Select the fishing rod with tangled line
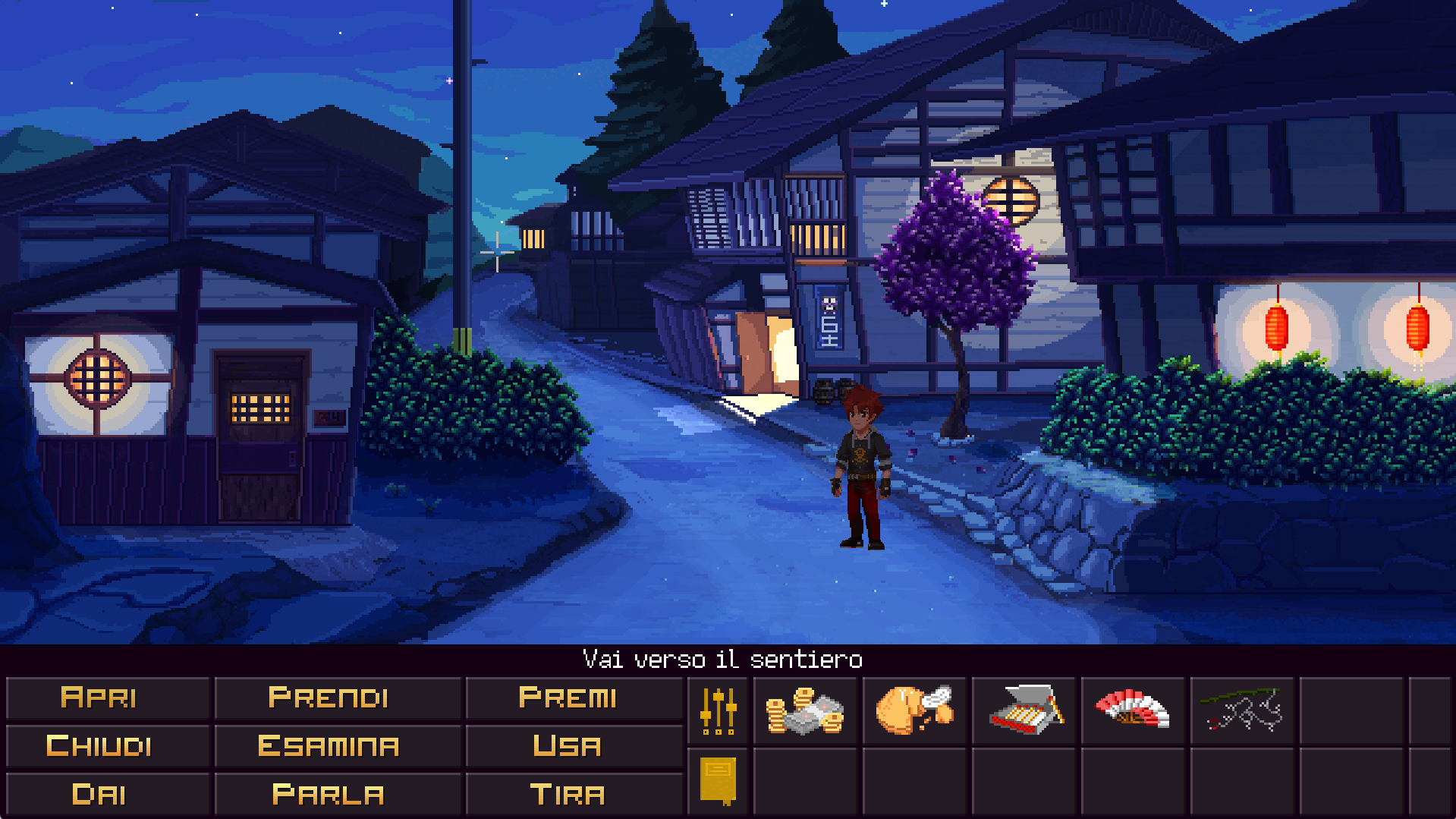The width and height of the screenshot is (1456, 819). tap(1242, 711)
